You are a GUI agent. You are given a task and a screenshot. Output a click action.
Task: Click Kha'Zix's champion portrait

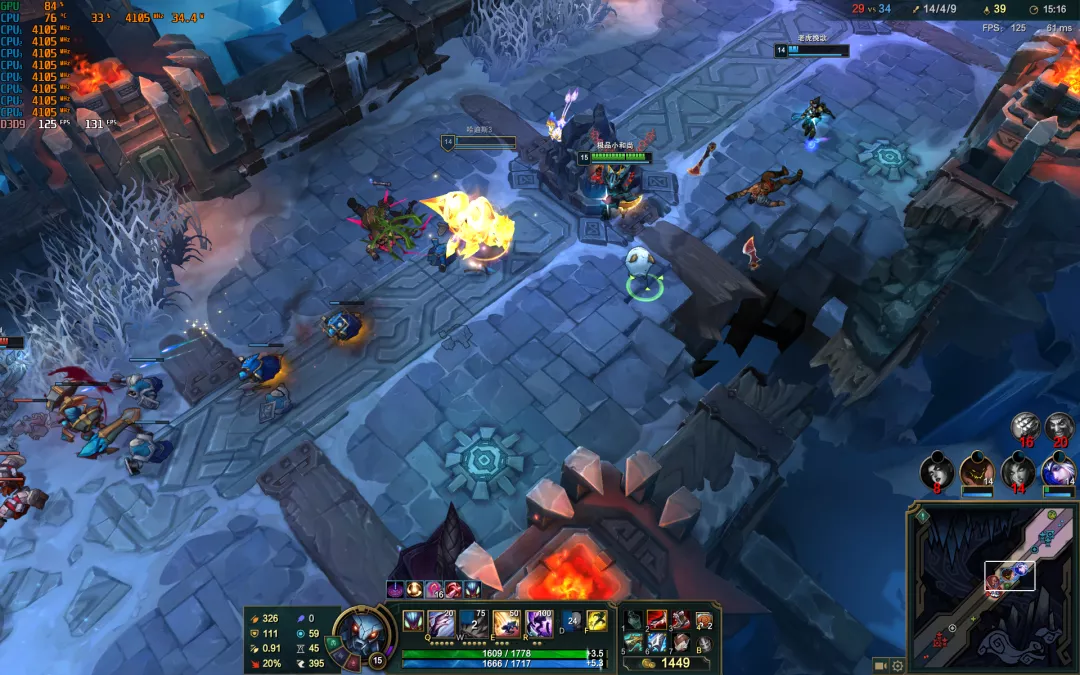(358, 633)
